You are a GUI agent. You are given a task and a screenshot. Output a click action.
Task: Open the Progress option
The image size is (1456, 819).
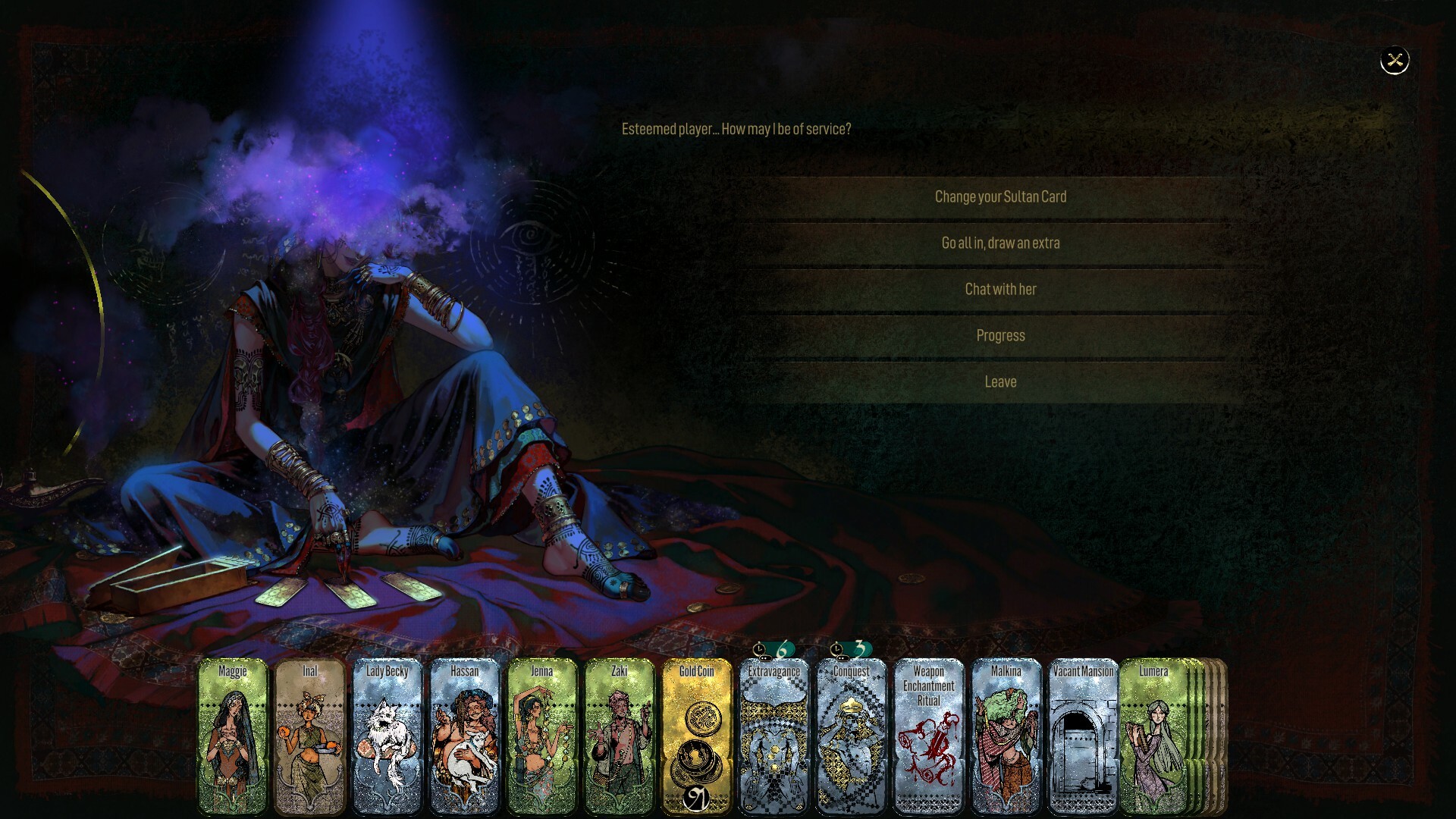coord(1000,336)
